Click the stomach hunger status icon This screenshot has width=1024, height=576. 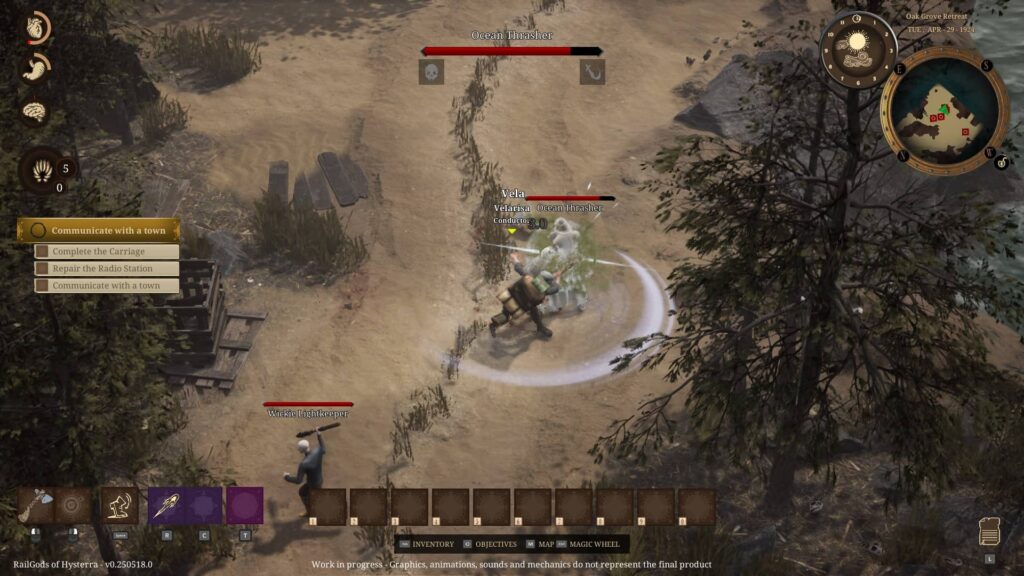[x=36, y=69]
